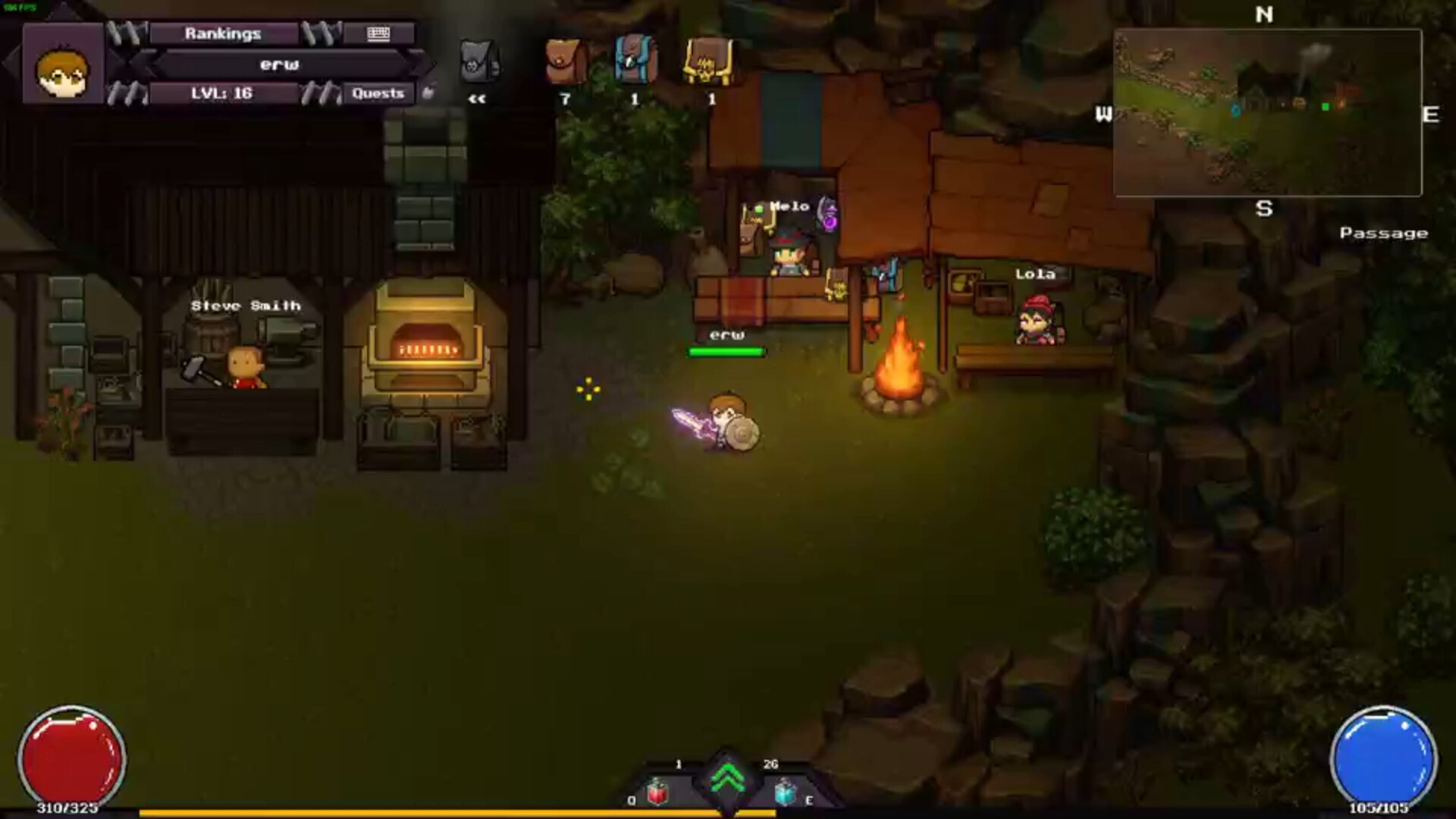Click the player name erw plate

[281, 64]
